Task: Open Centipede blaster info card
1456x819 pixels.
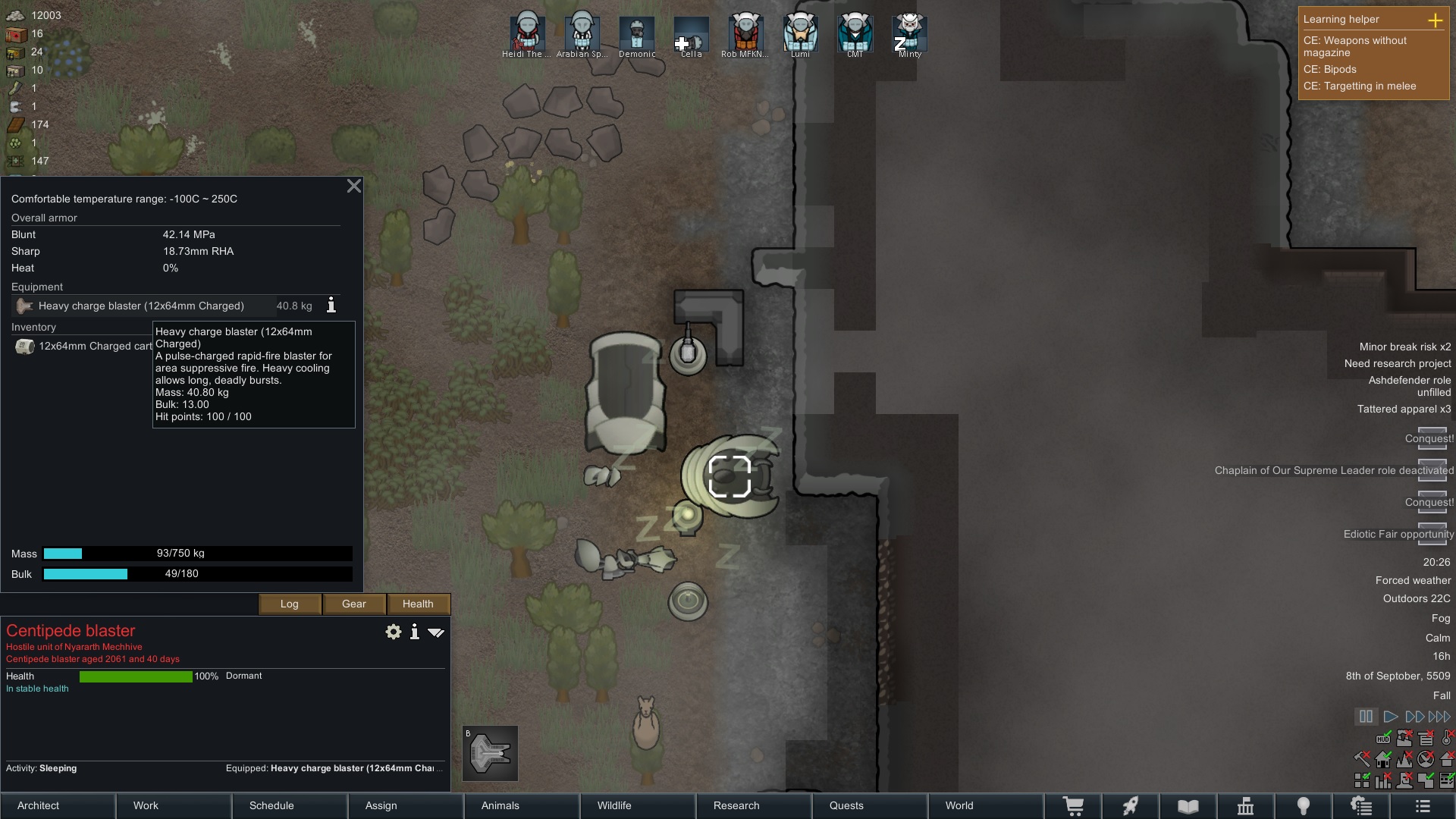Action: click(x=414, y=632)
